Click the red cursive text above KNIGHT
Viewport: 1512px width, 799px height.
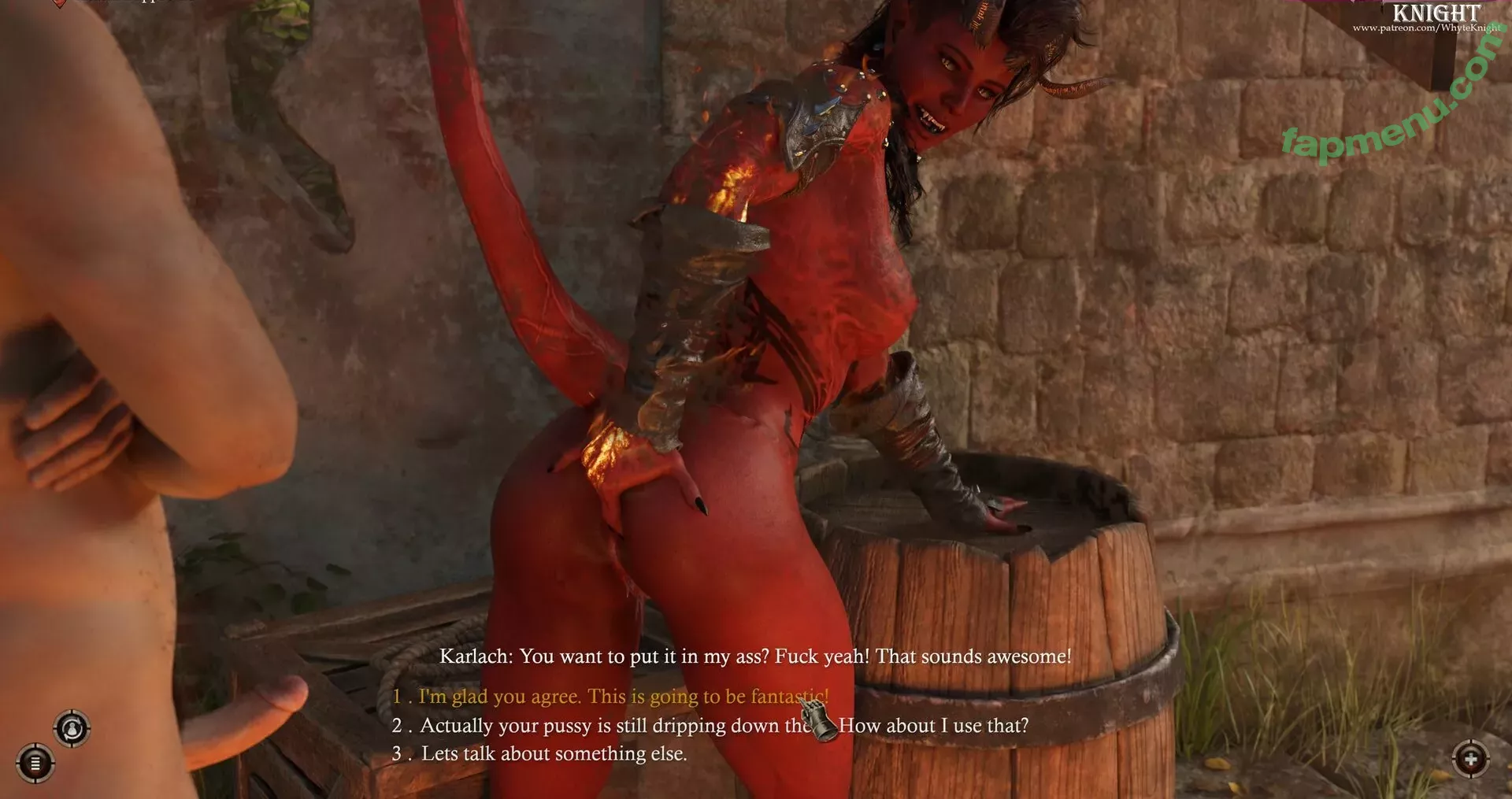(x=1410, y=3)
